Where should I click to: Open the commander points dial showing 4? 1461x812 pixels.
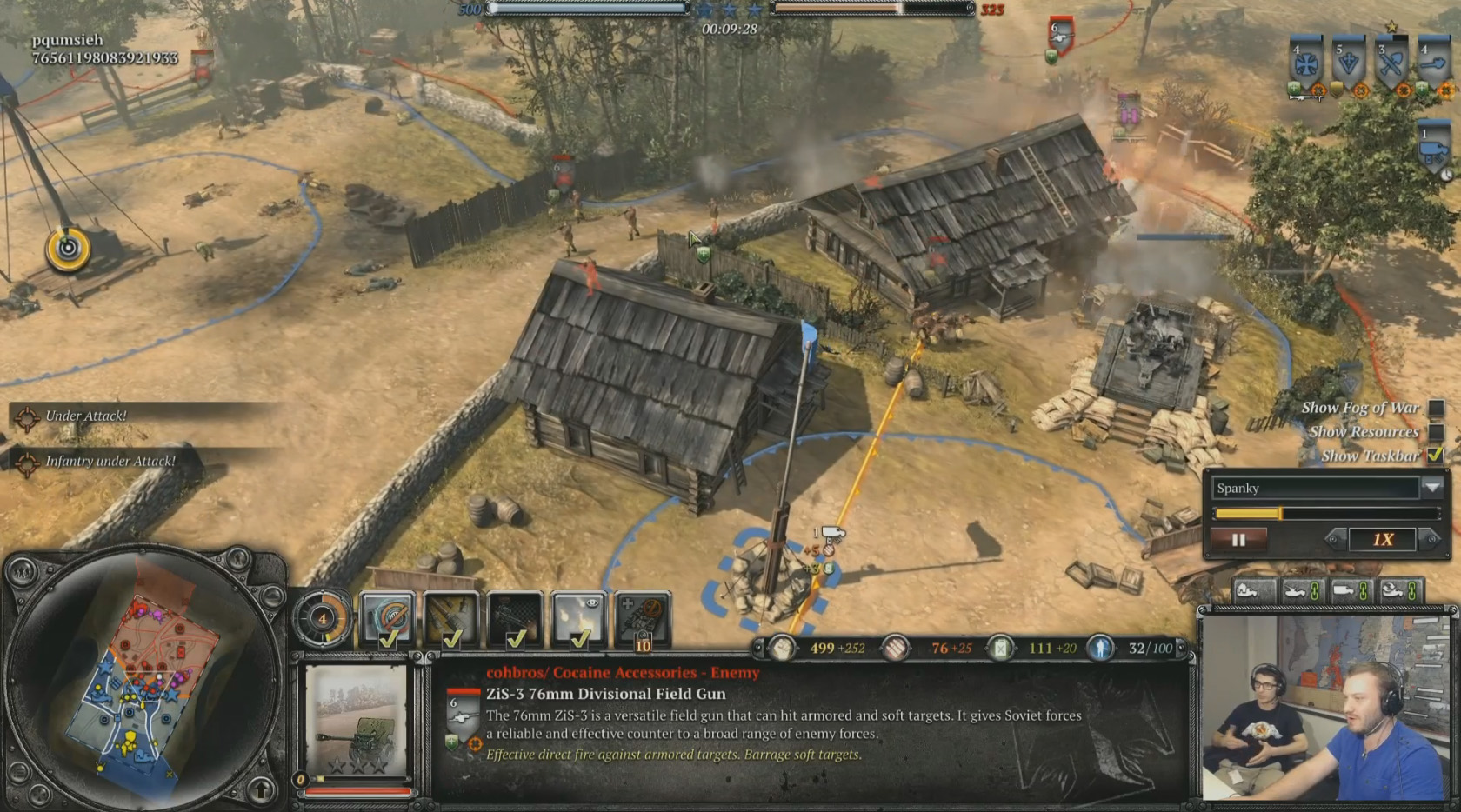pyautogui.click(x=323, y=619)
